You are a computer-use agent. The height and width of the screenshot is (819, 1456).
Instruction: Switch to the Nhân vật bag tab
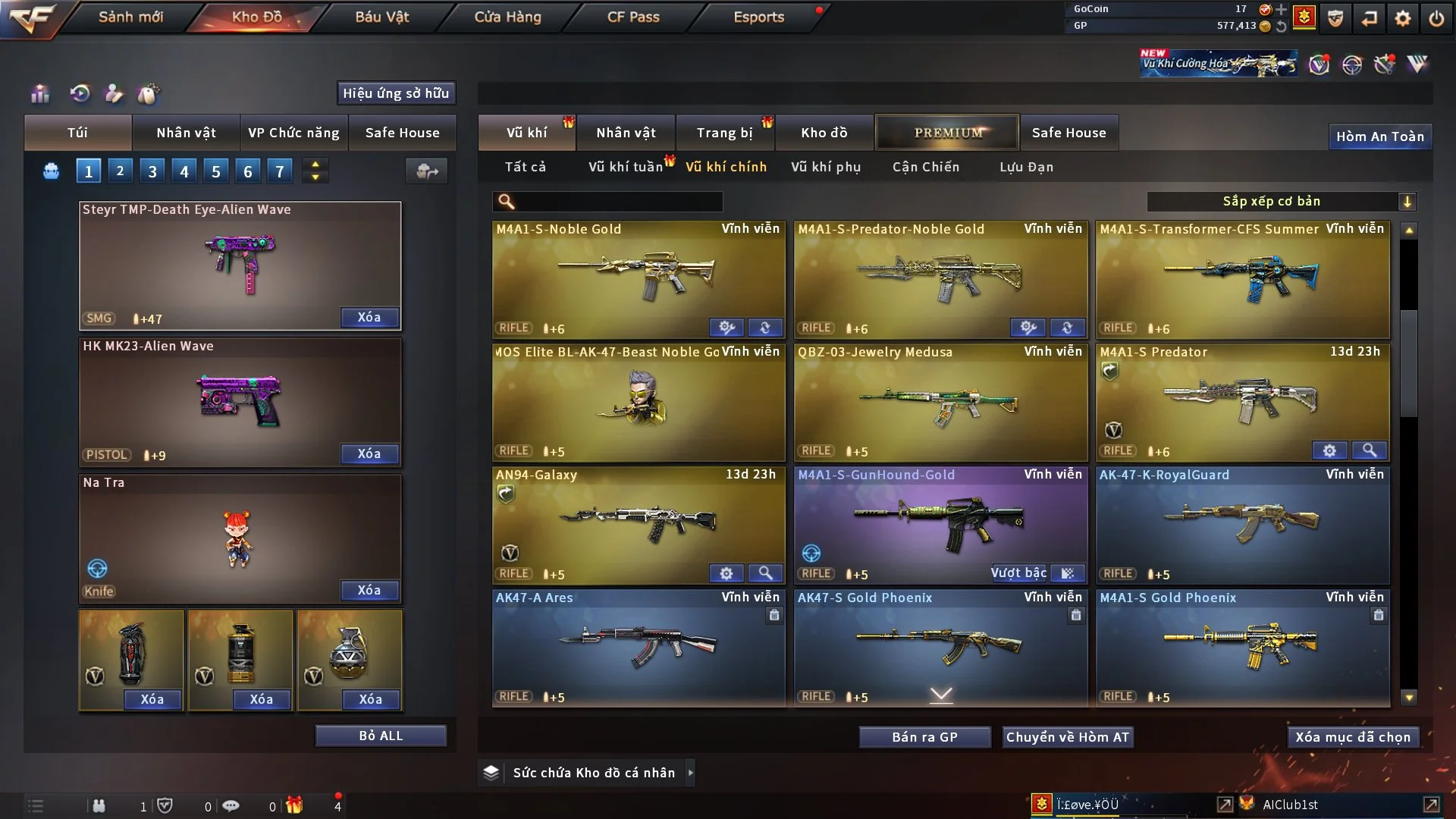(186, 133)
